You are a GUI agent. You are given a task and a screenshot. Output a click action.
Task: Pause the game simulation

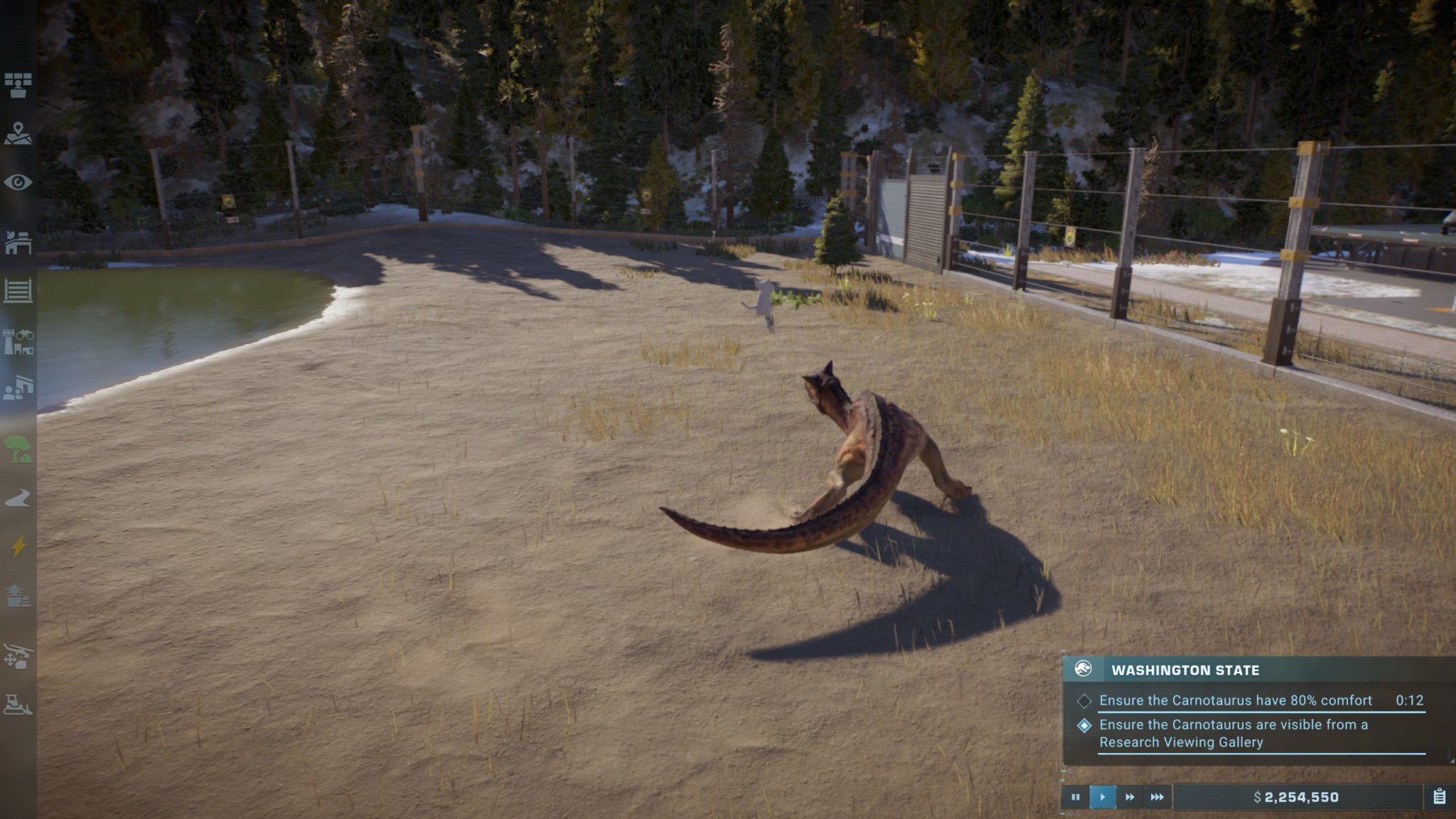(1075, 797)
